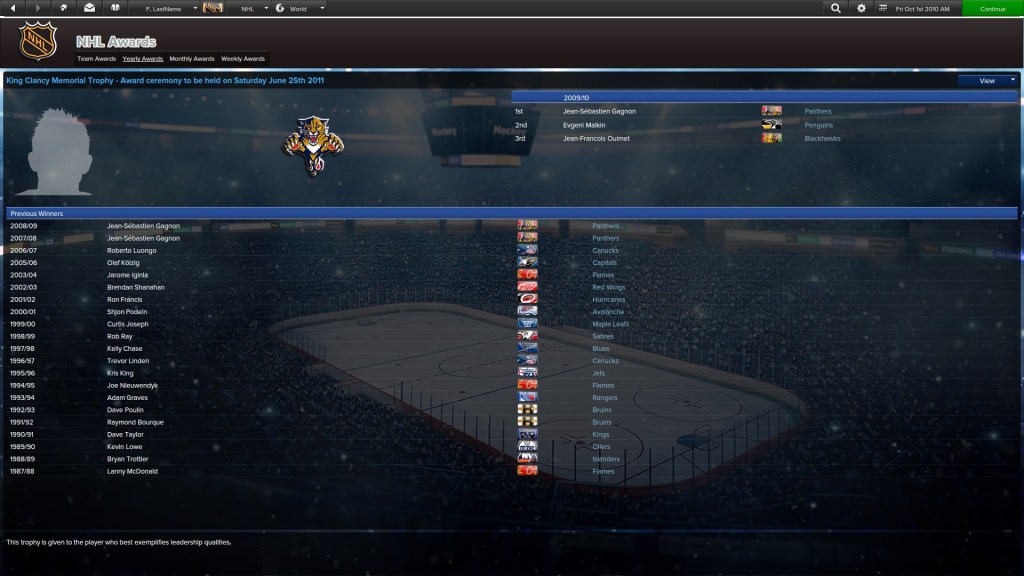Image resolution: width=1024 pixels, height=576 pixels.
Task: Click the green Continue button
Action: coord(992,8)
